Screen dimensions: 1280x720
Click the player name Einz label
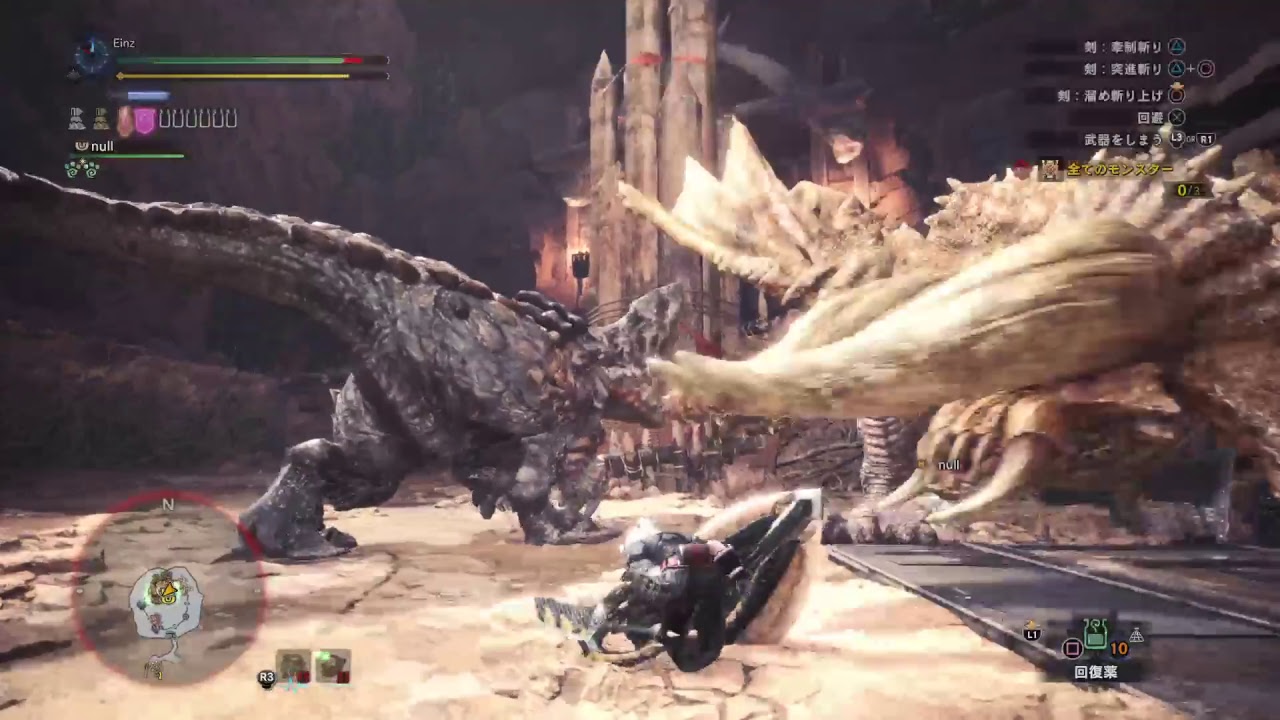pyautogui.click(x=123, y=43)
